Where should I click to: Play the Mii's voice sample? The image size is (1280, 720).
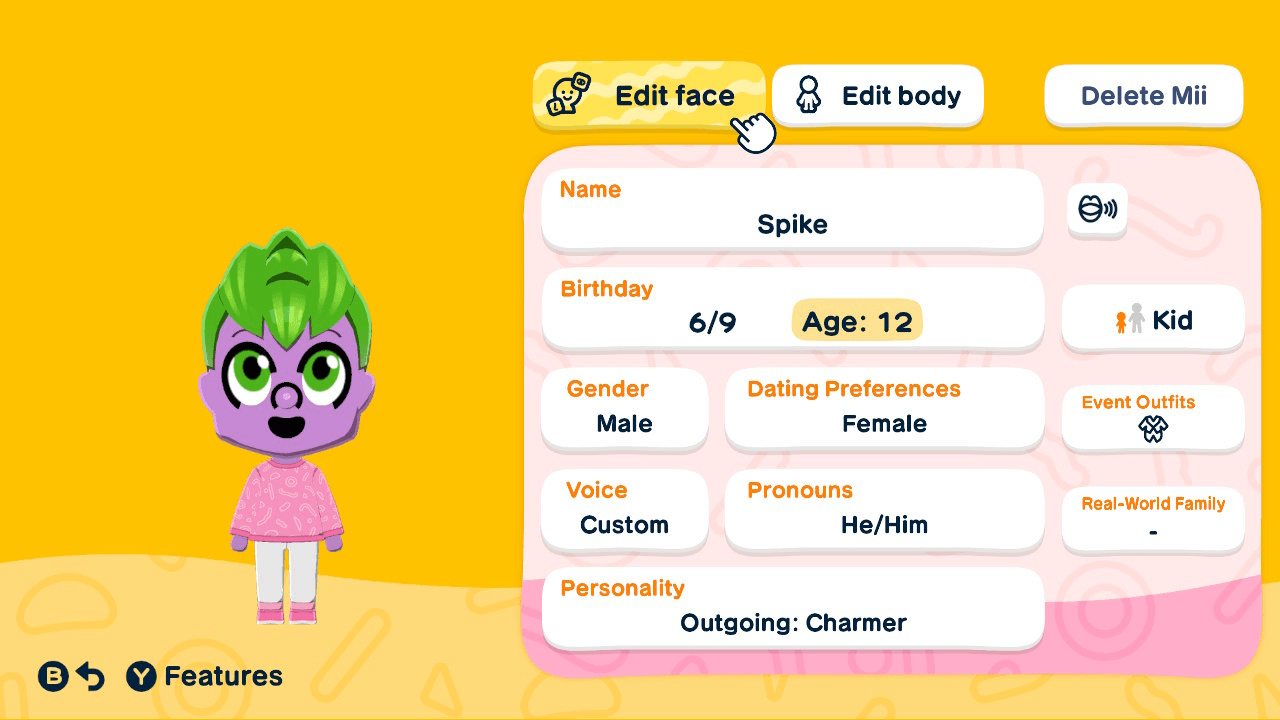(1097, 210)
